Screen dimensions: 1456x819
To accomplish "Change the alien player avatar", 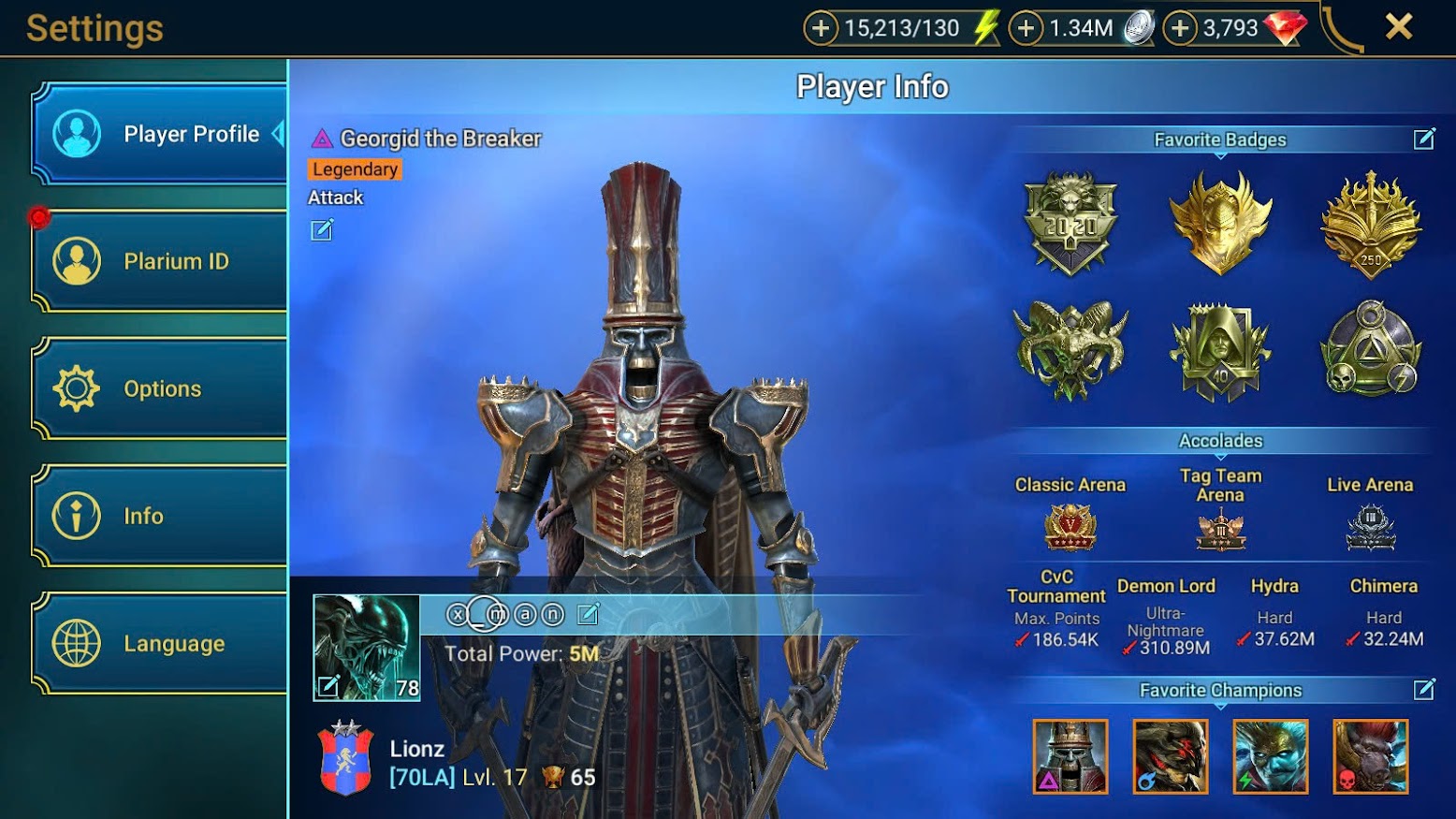I will 328,686.
